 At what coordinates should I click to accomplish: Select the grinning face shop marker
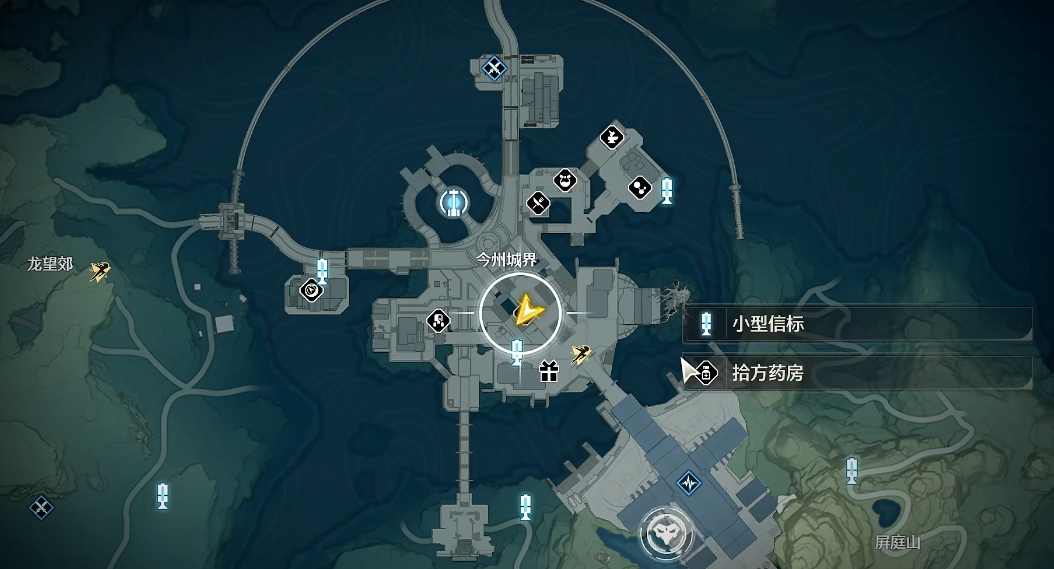[566, 182]
